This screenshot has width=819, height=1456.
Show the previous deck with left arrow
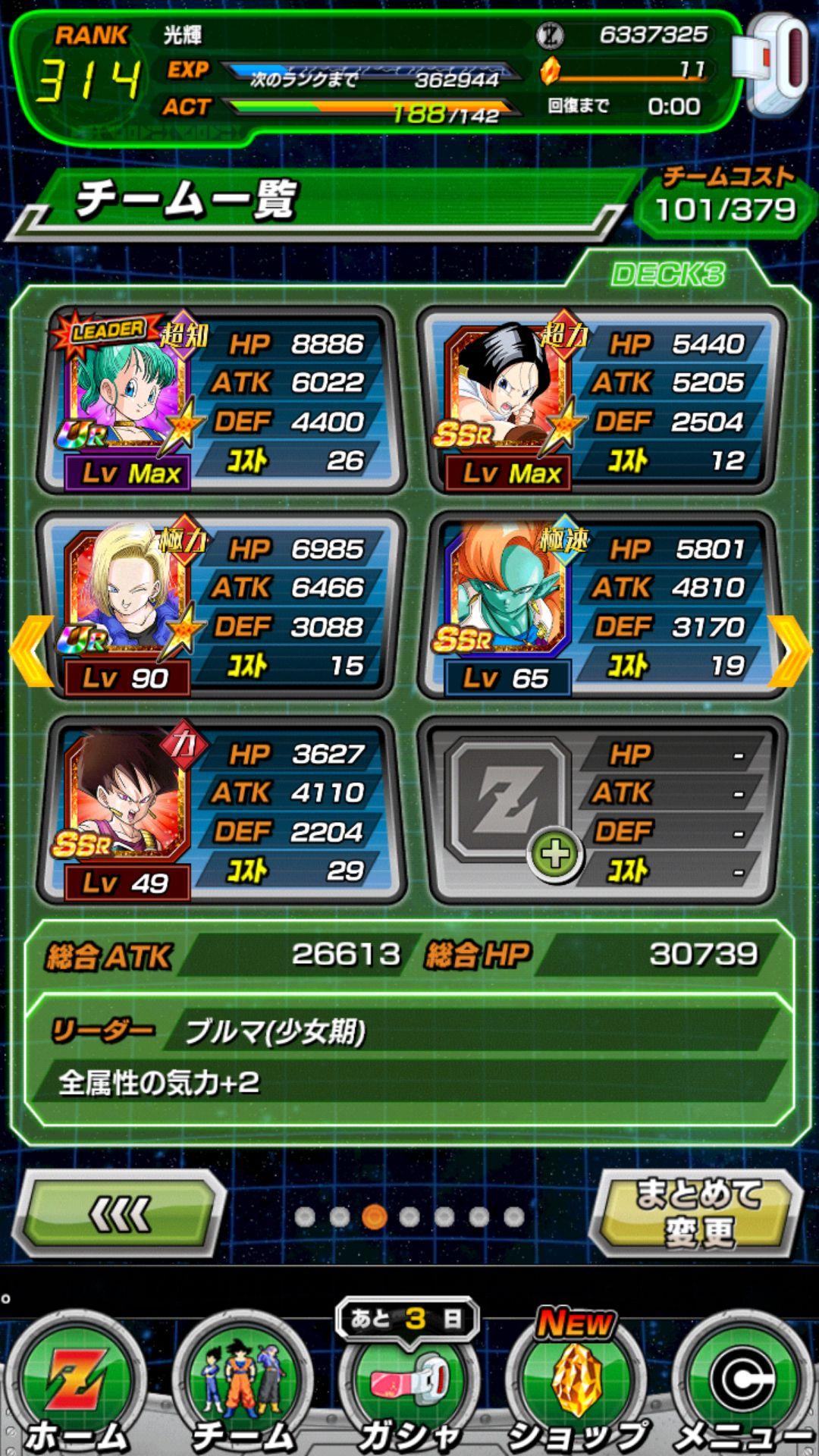[29, 651]
